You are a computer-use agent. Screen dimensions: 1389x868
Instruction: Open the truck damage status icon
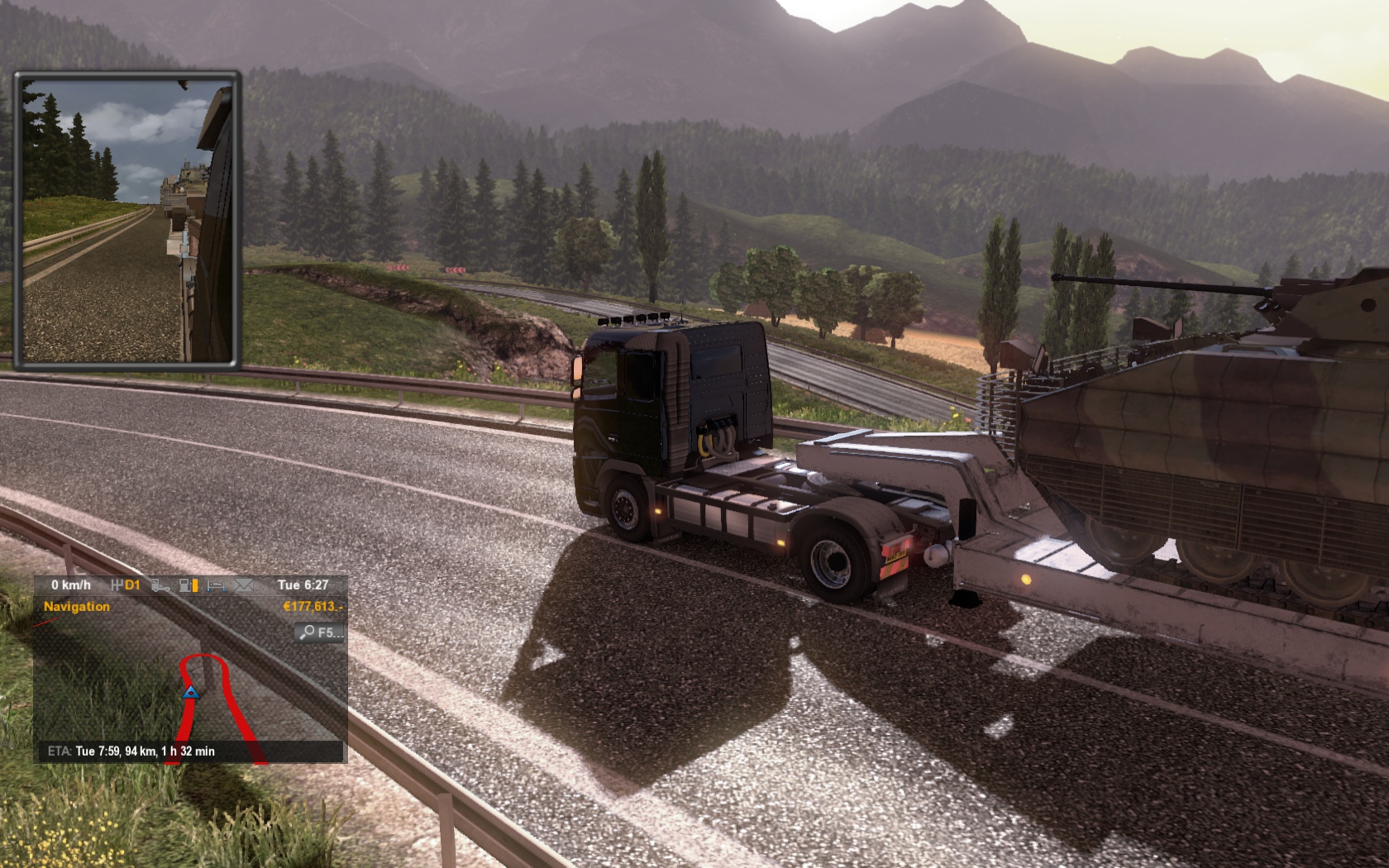pyautogui.click(x=161, y=585)
